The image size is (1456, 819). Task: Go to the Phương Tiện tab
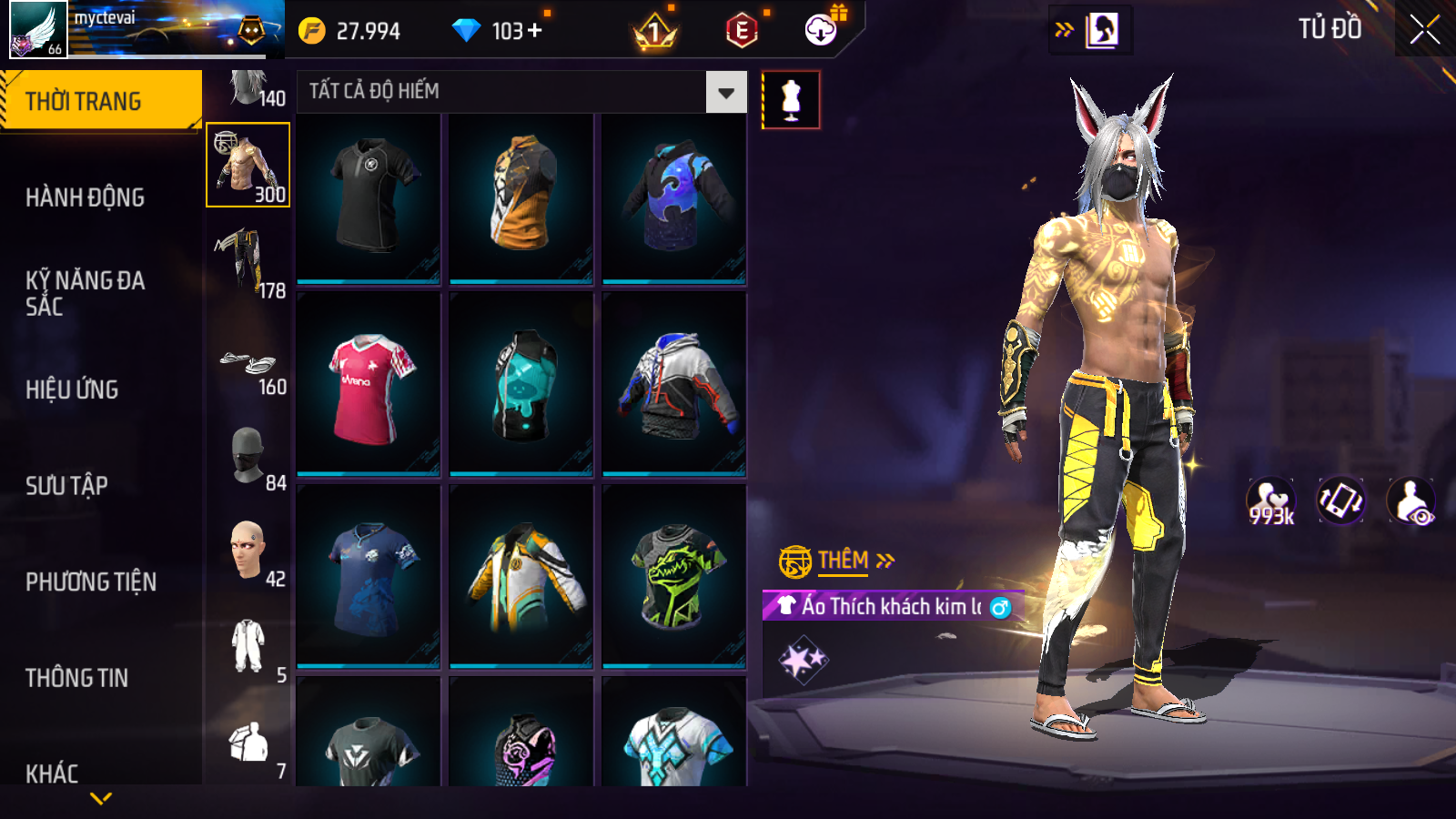coord(91,582)
